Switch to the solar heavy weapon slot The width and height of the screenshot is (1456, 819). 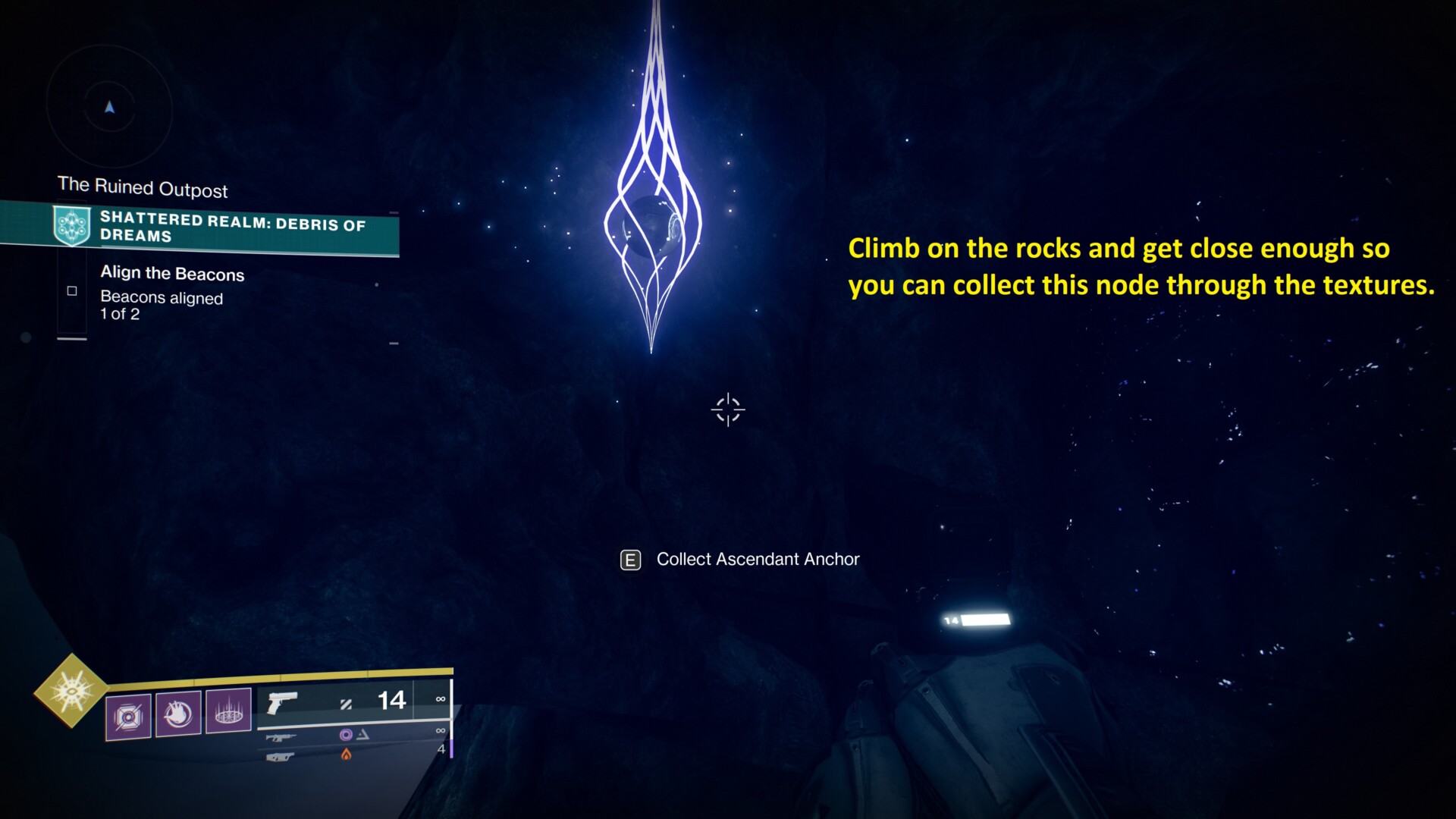pos(281,756)
